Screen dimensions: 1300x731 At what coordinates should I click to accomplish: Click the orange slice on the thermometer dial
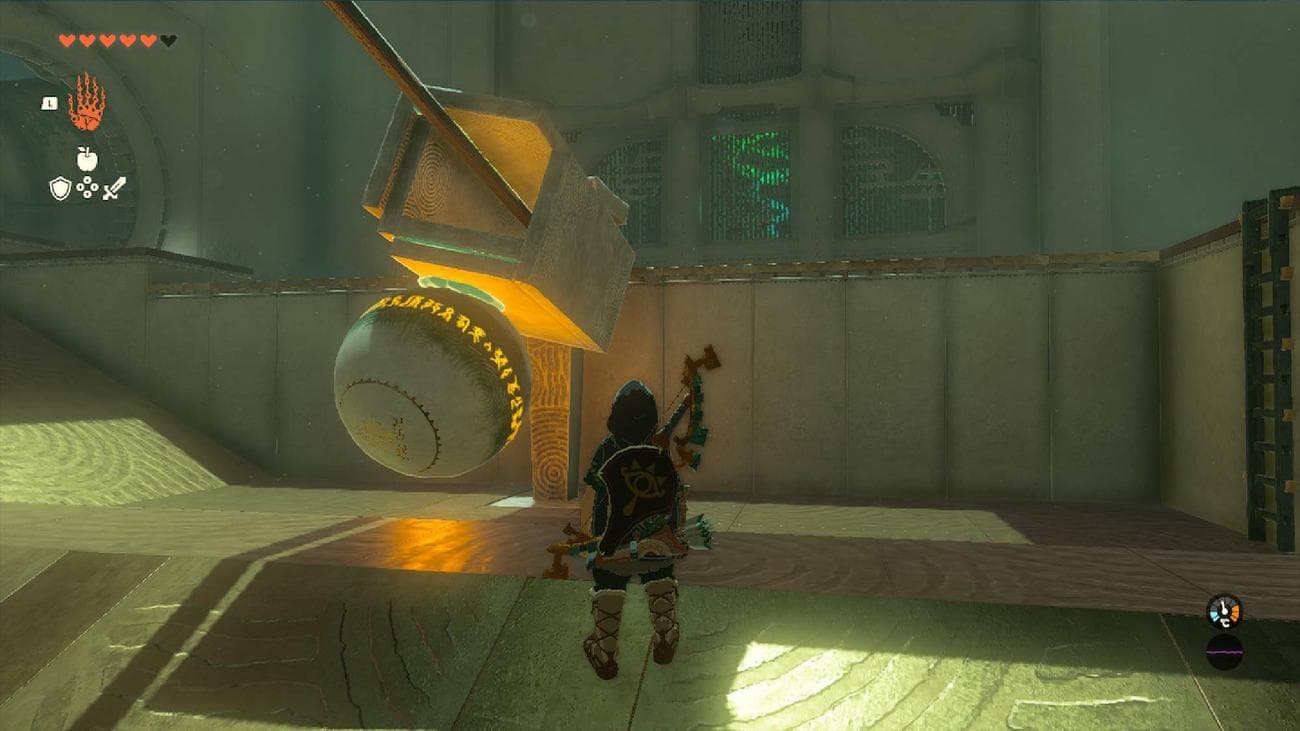[x=1234, y=612]
